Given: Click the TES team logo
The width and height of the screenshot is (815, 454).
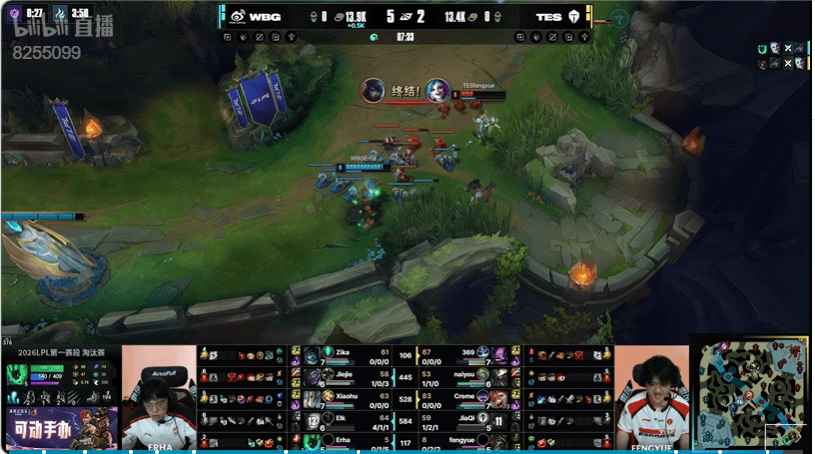Looking at the screenshot, I should click(x=573, y=16).
